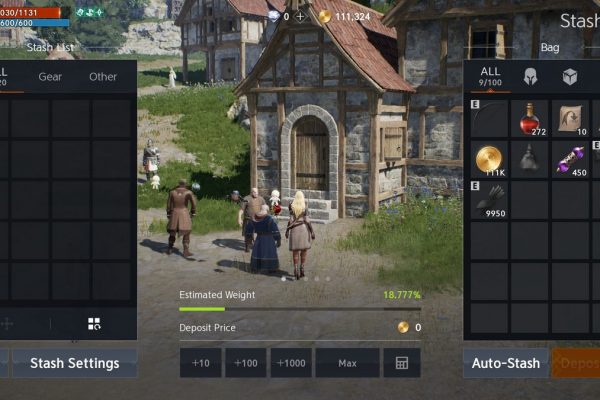Select the purple wrapped item slot
The width and height of the screenshot is (600, 400).
click(x=571, y=160)
